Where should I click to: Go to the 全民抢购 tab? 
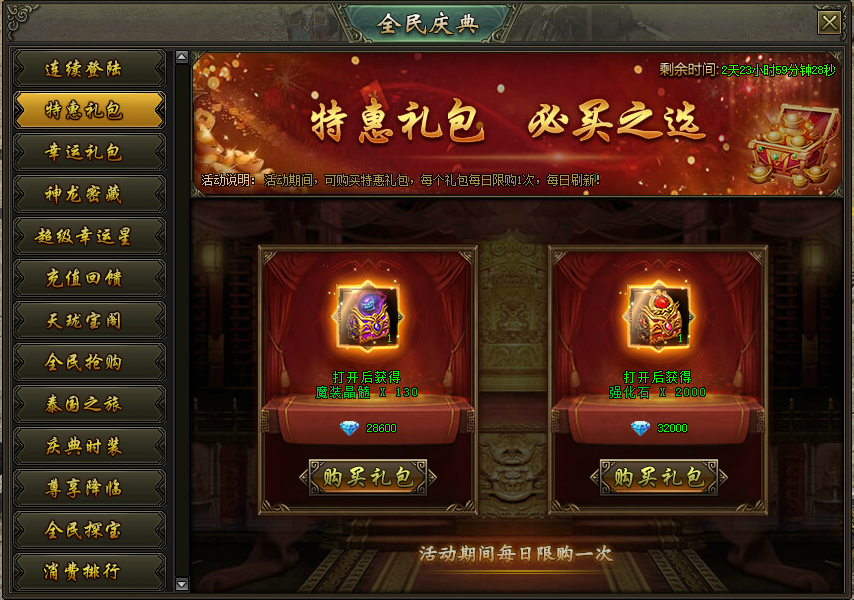pyautogui.click(x=89, y=362)
